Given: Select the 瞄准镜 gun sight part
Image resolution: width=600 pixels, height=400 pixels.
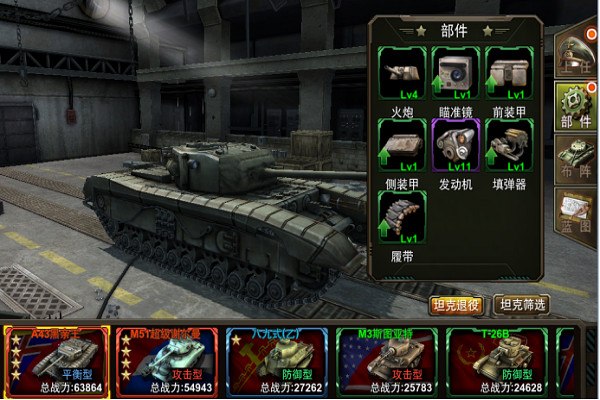Looking at the screenshot, I should [x=455, y=72].
